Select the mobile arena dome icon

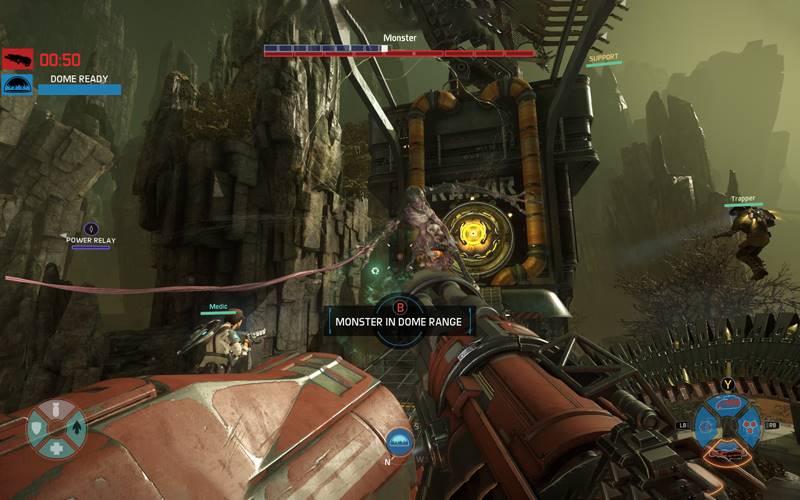(17, 84)
